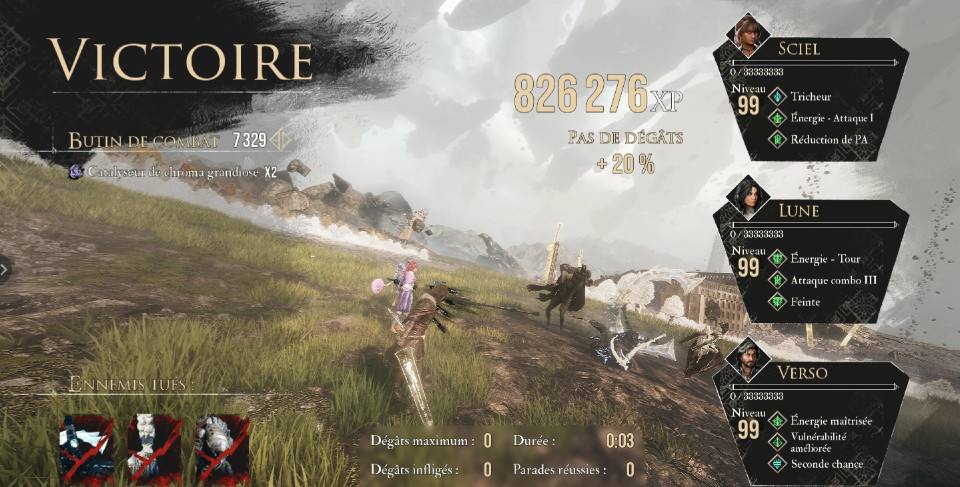Click the small arrow on the left edge
The width and height of the screenshot is (960, 487).
click(5, 268)
